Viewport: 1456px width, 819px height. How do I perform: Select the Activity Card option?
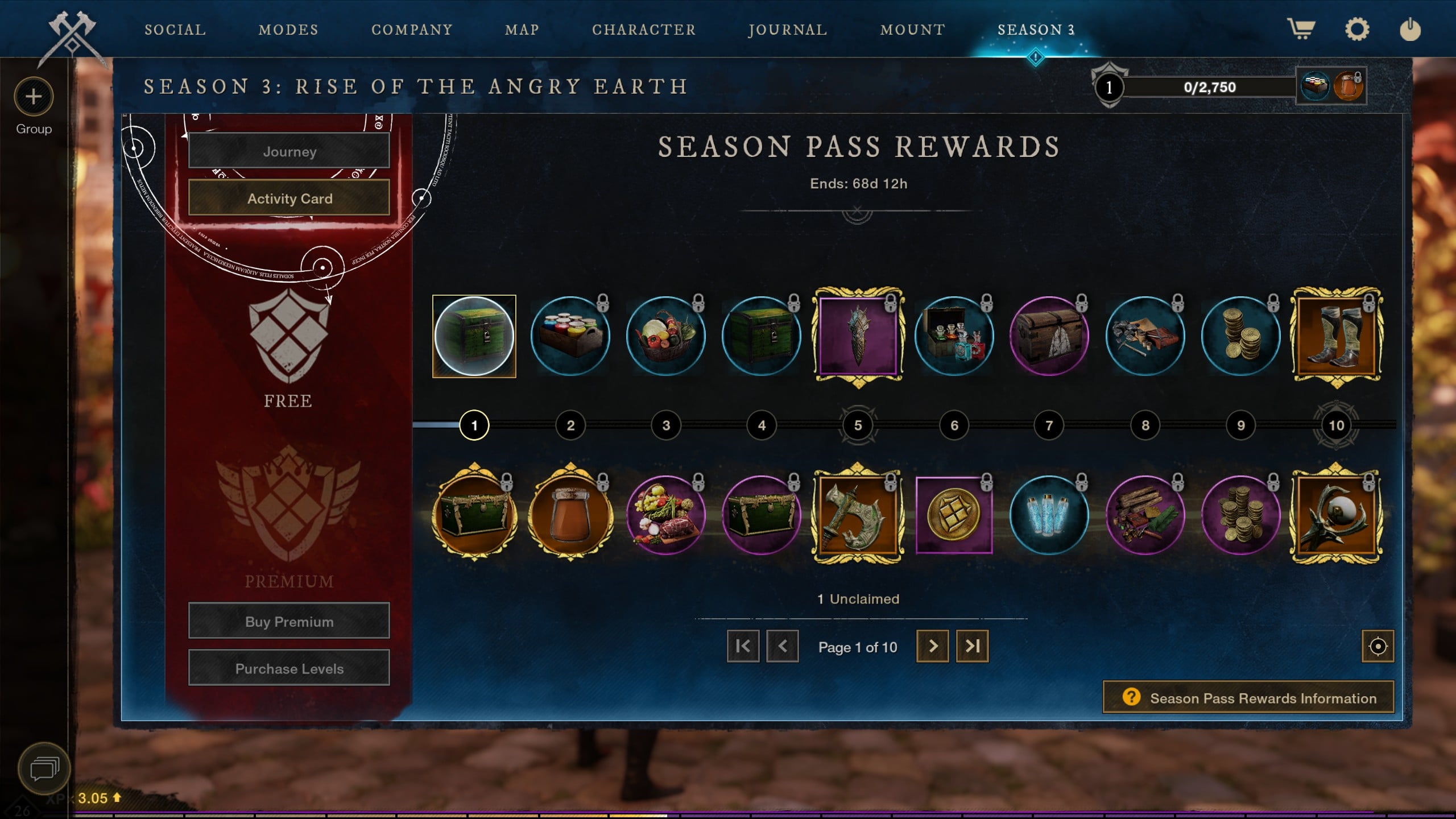point(288,198)
